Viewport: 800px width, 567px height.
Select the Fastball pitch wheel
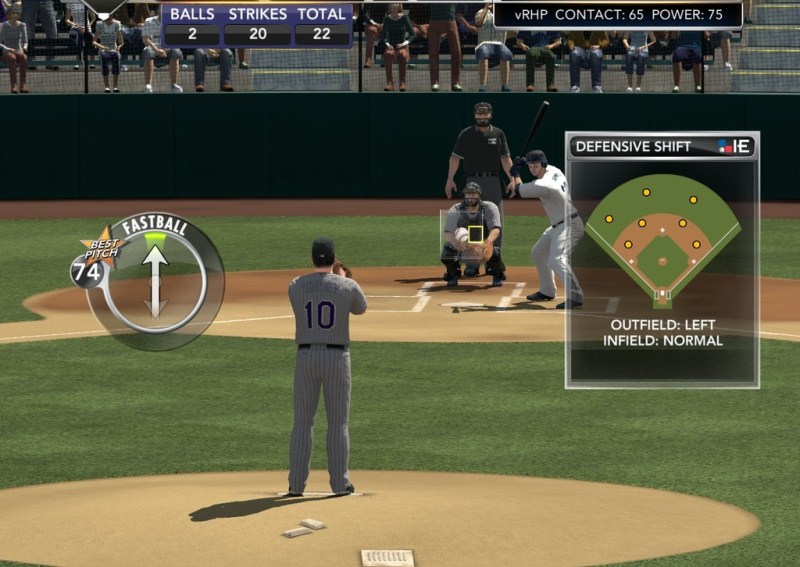point(155,281)
